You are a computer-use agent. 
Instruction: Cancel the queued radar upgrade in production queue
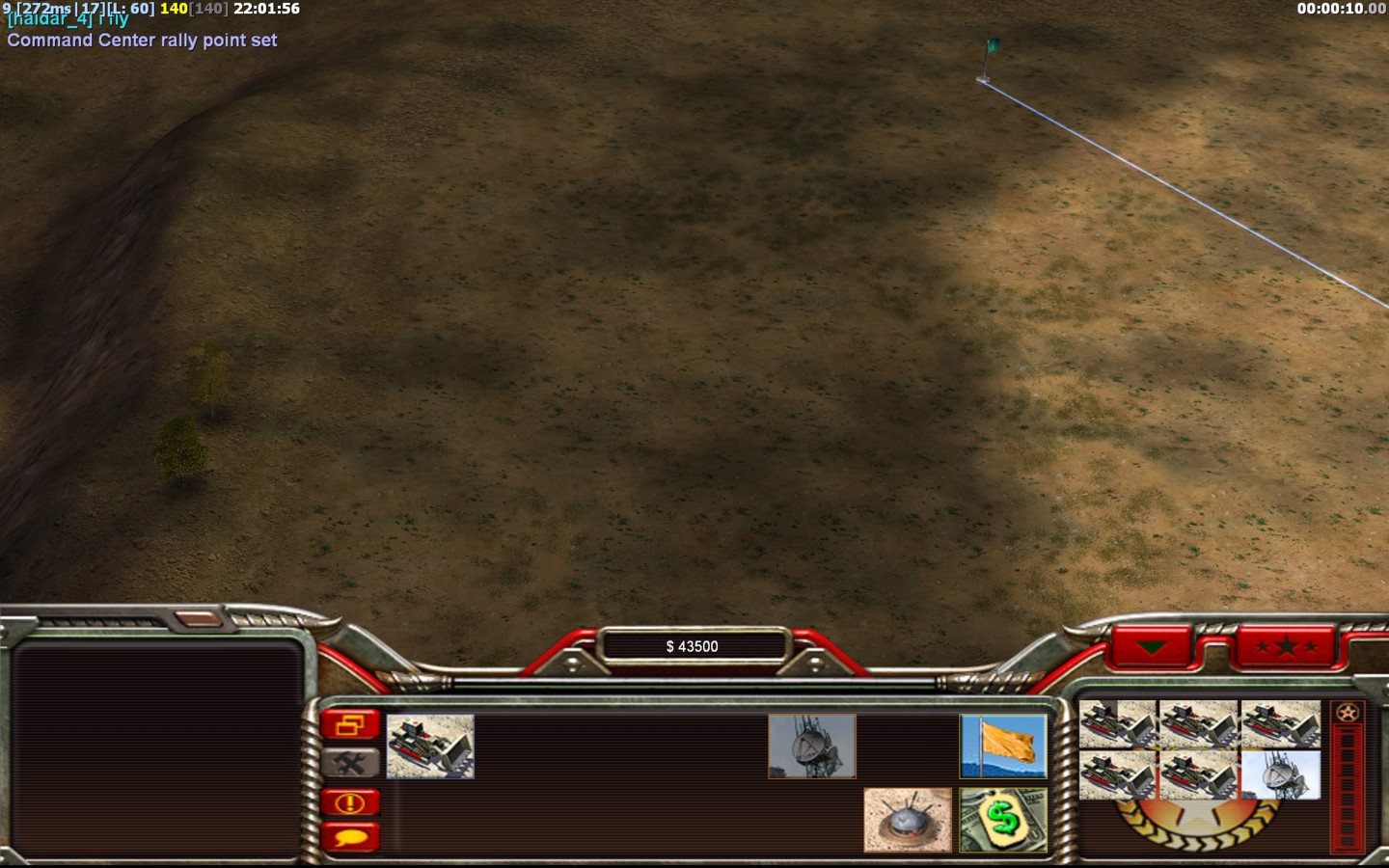[x=1280, y=775]
